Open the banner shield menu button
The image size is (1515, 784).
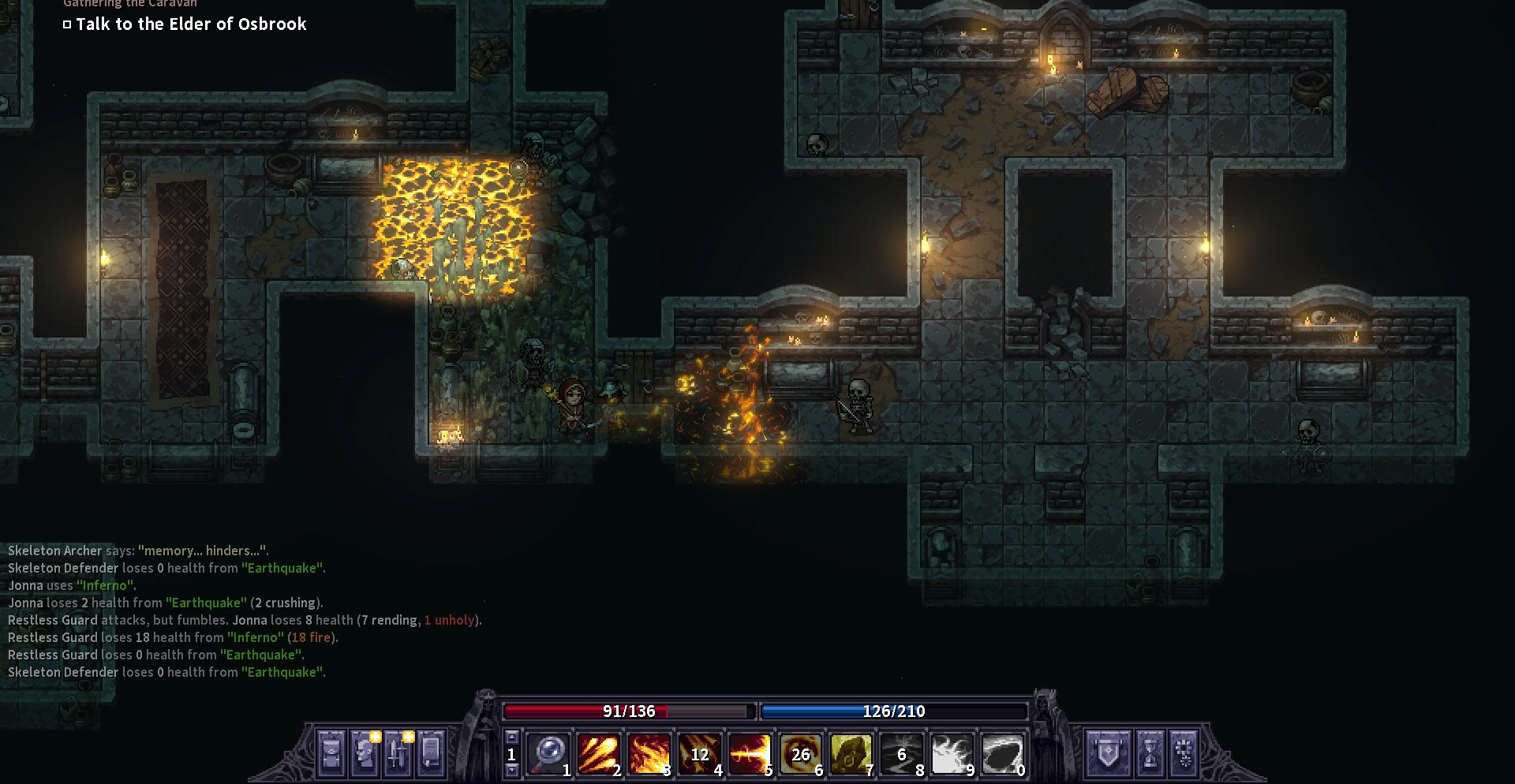[x=1108, y=753]
